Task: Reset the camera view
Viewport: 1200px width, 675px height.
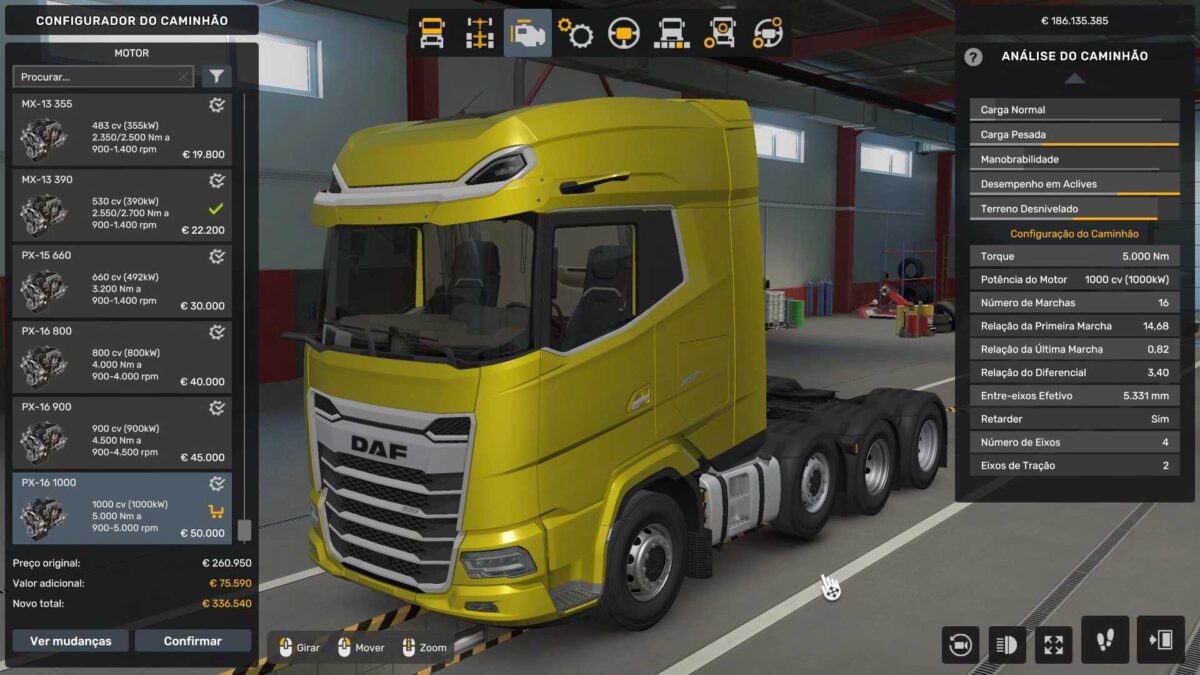Action: pos(960,644)
